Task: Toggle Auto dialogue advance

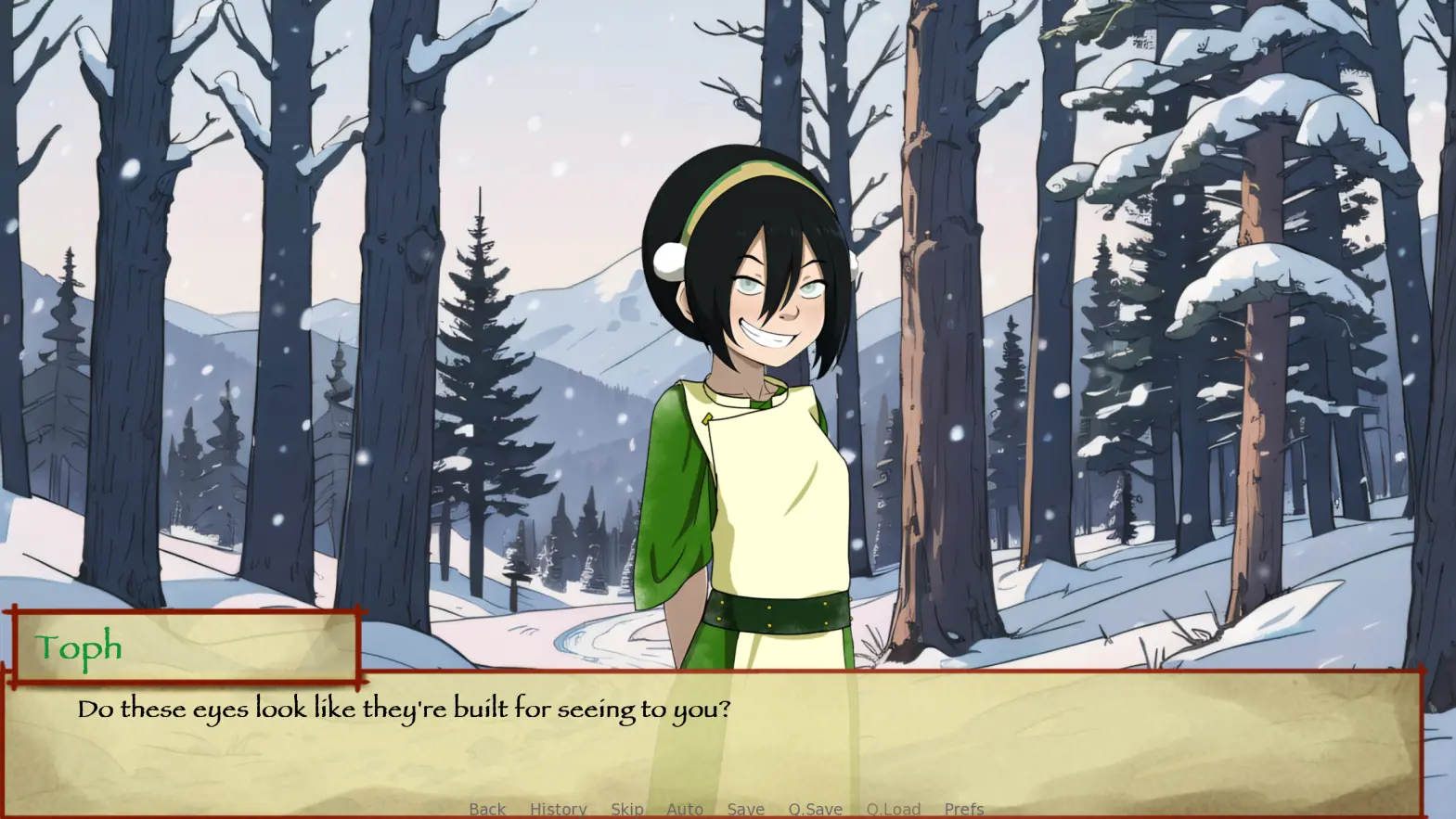Action: point(685,809)
